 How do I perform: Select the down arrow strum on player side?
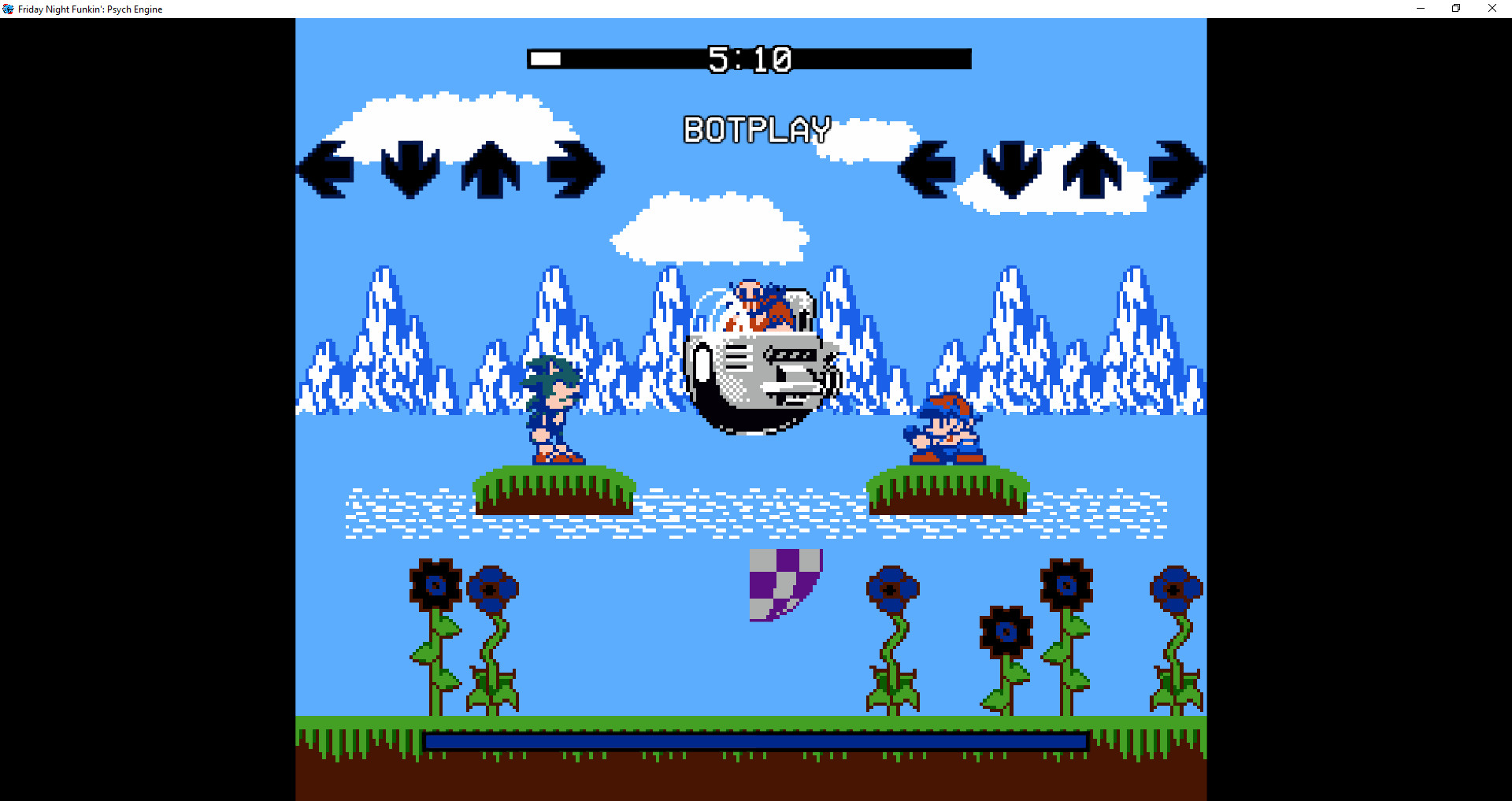coord(1010,168)
